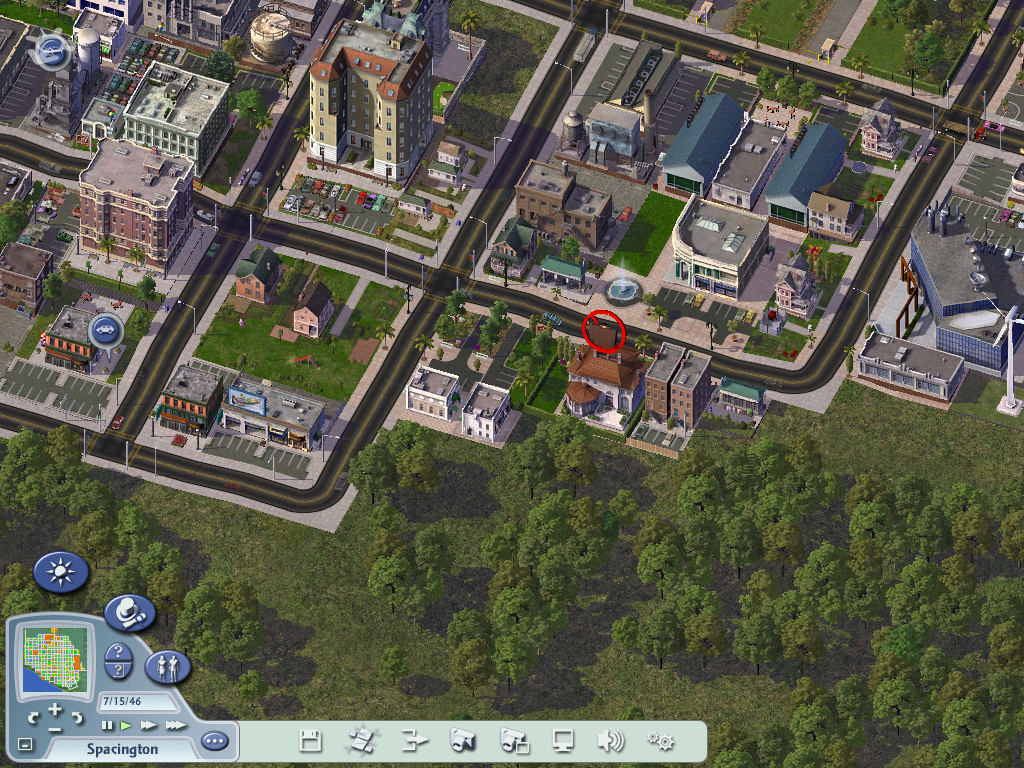Switch to God mode sun button
The width and height of the screenshot is (1024, 768).
pyautogui.click(x=61, y=572)
